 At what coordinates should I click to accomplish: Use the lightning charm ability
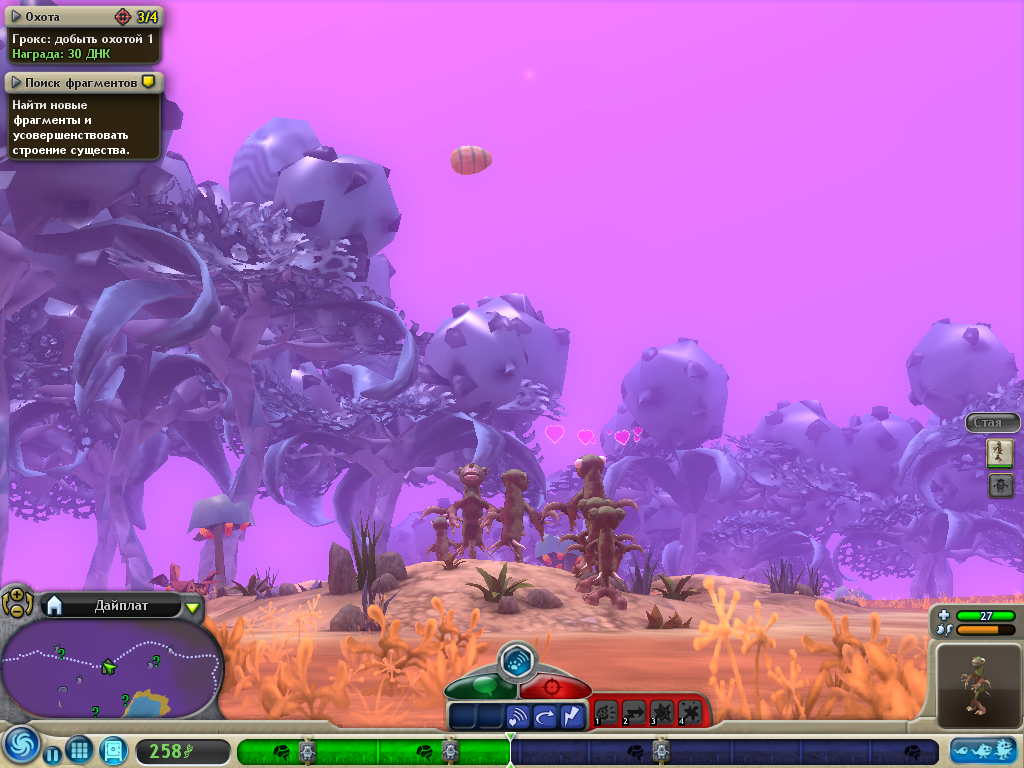571,716
